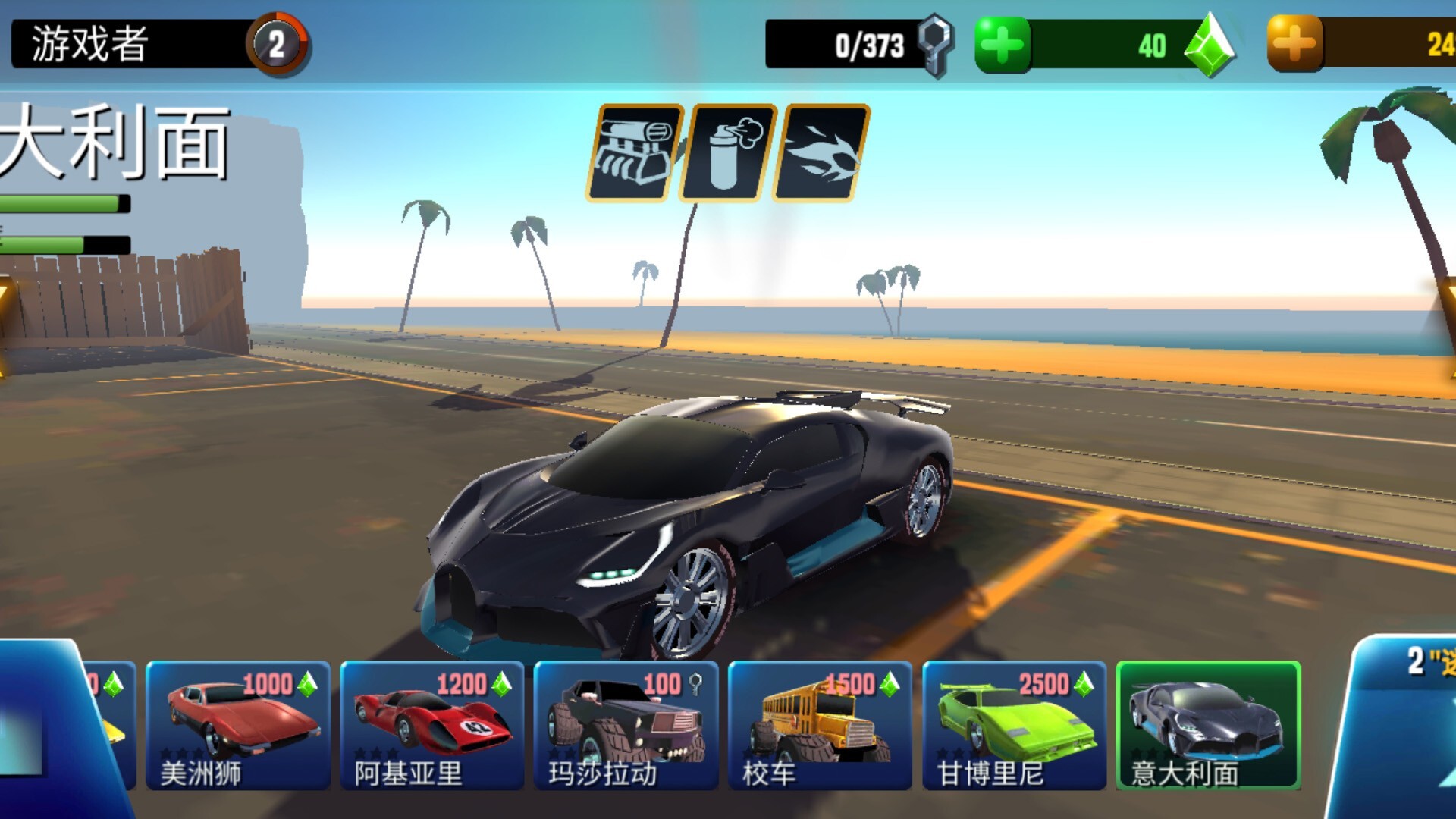
Task: Open the nitro spray can upgrade
Action: (726, 149)
